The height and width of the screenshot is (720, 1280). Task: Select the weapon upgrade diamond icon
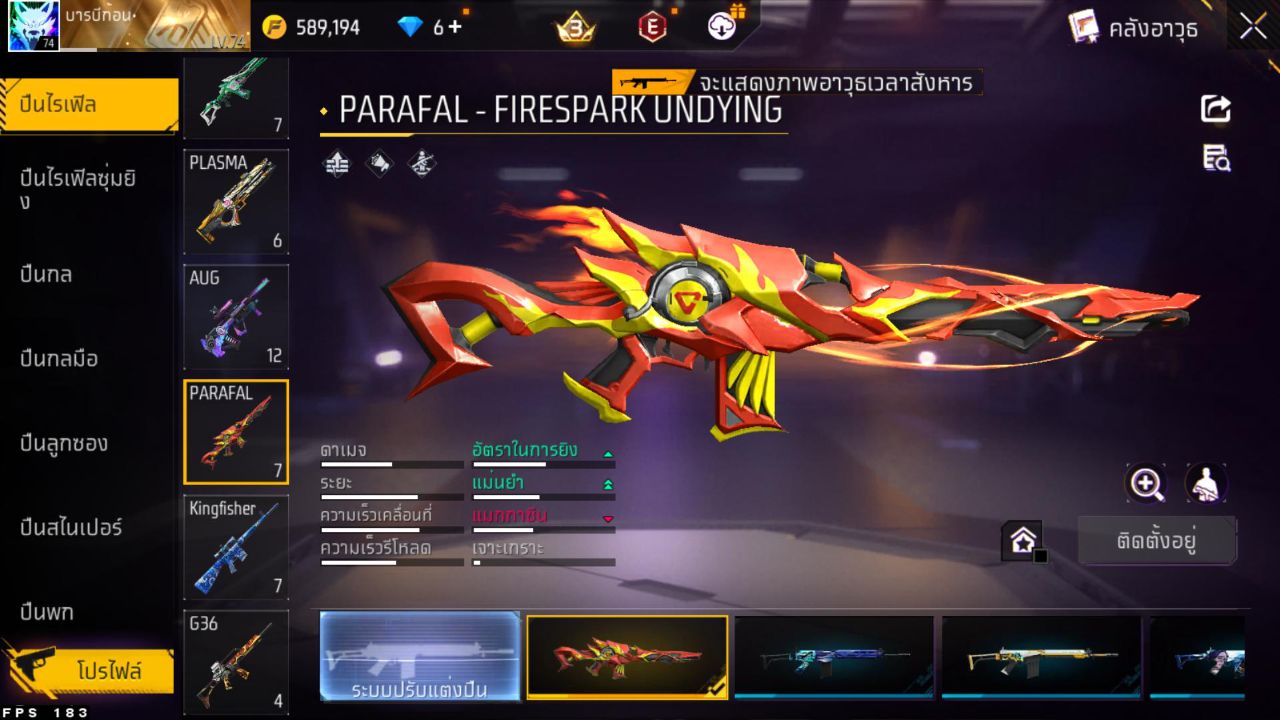(x=335, y=164)
